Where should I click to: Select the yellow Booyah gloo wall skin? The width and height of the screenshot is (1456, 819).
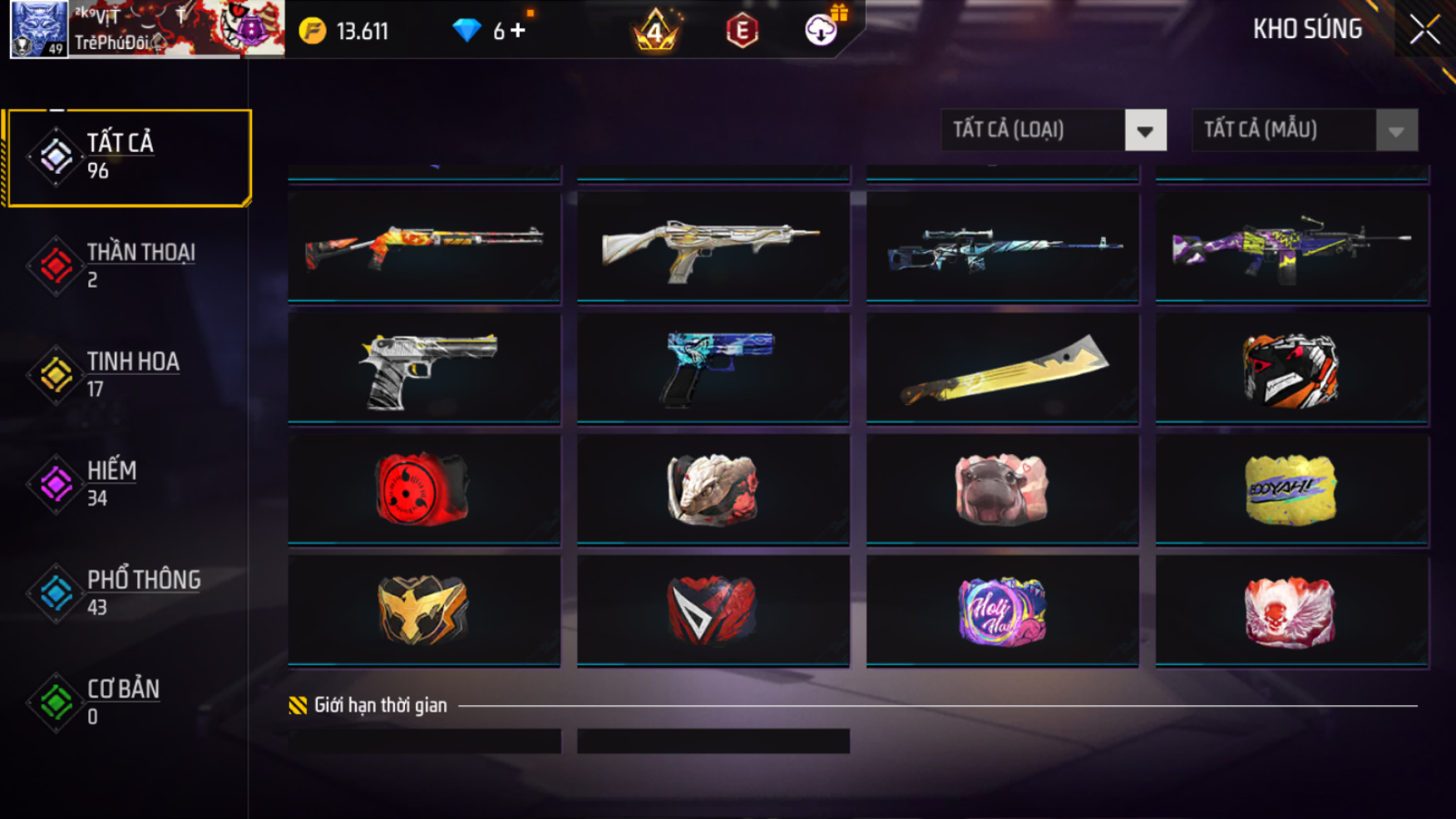[x=1291, y=489]
